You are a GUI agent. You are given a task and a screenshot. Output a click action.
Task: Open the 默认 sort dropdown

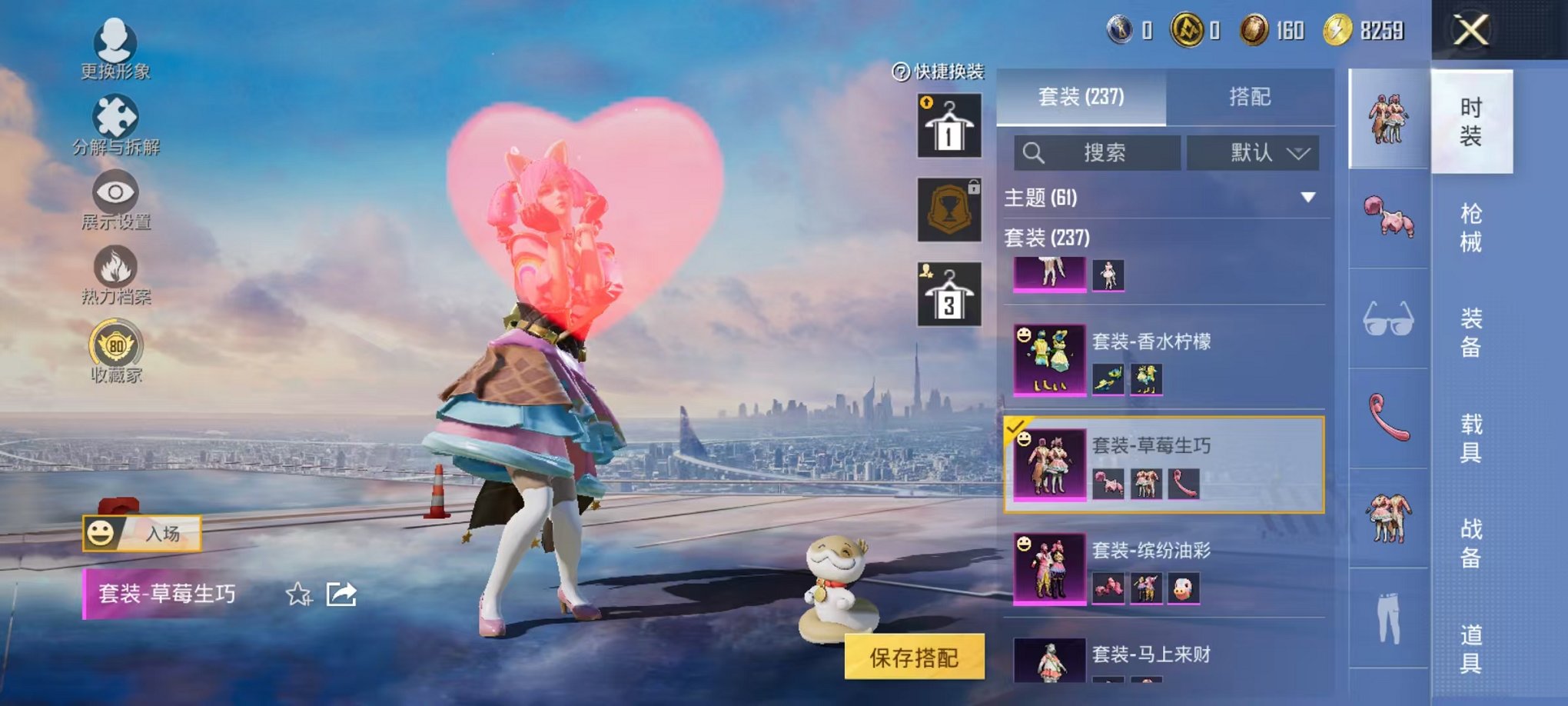[x=1253, y=152]
